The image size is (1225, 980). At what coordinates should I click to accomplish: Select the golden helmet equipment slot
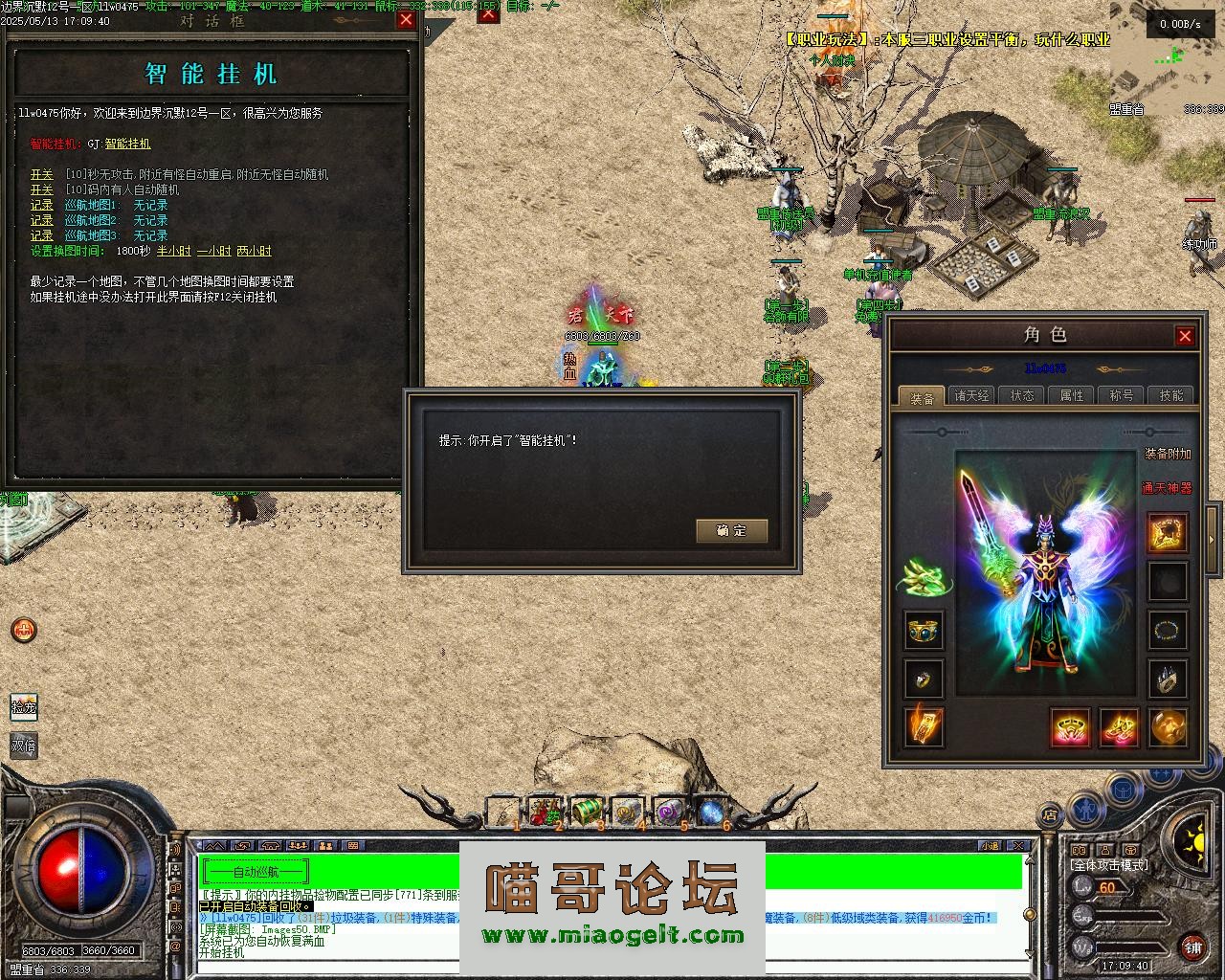point(1167,533)
